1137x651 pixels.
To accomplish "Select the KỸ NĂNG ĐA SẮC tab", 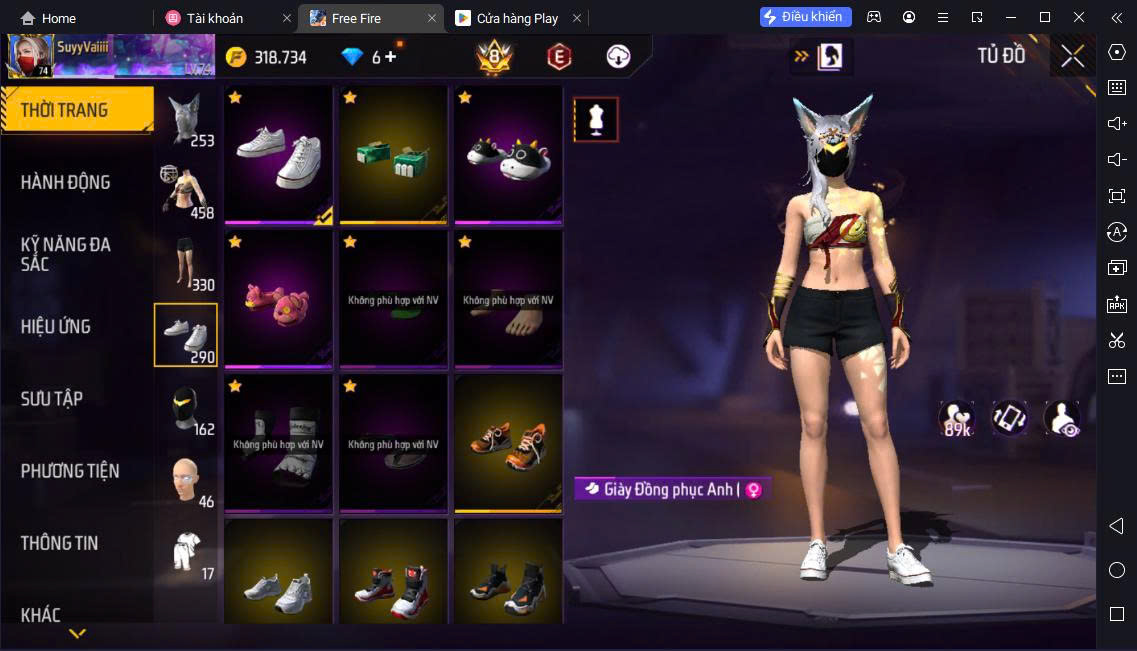I will [x=66, y=254].
